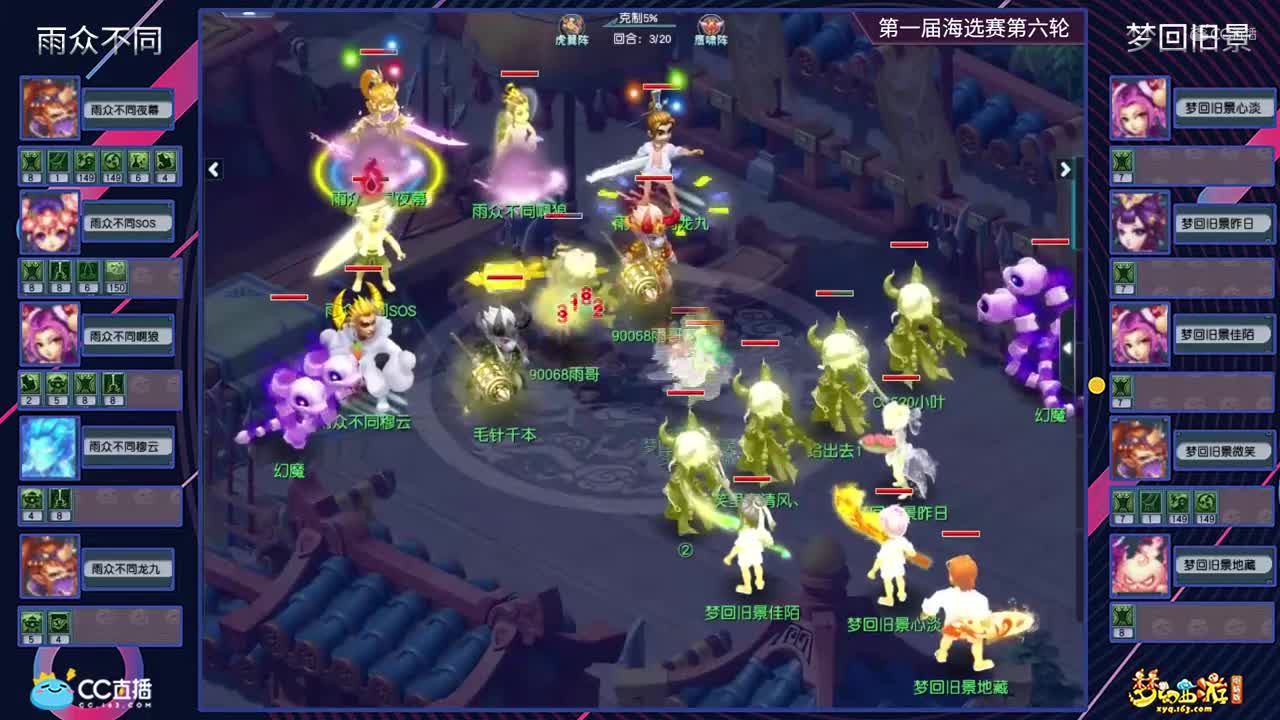
Task: Click 雨众不同SOS's character portrait
Action: click(49, 222)
